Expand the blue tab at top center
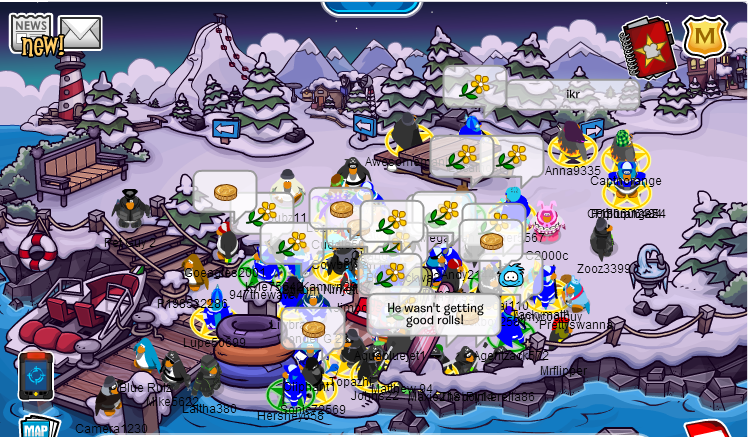 click(x=372, y=7)
